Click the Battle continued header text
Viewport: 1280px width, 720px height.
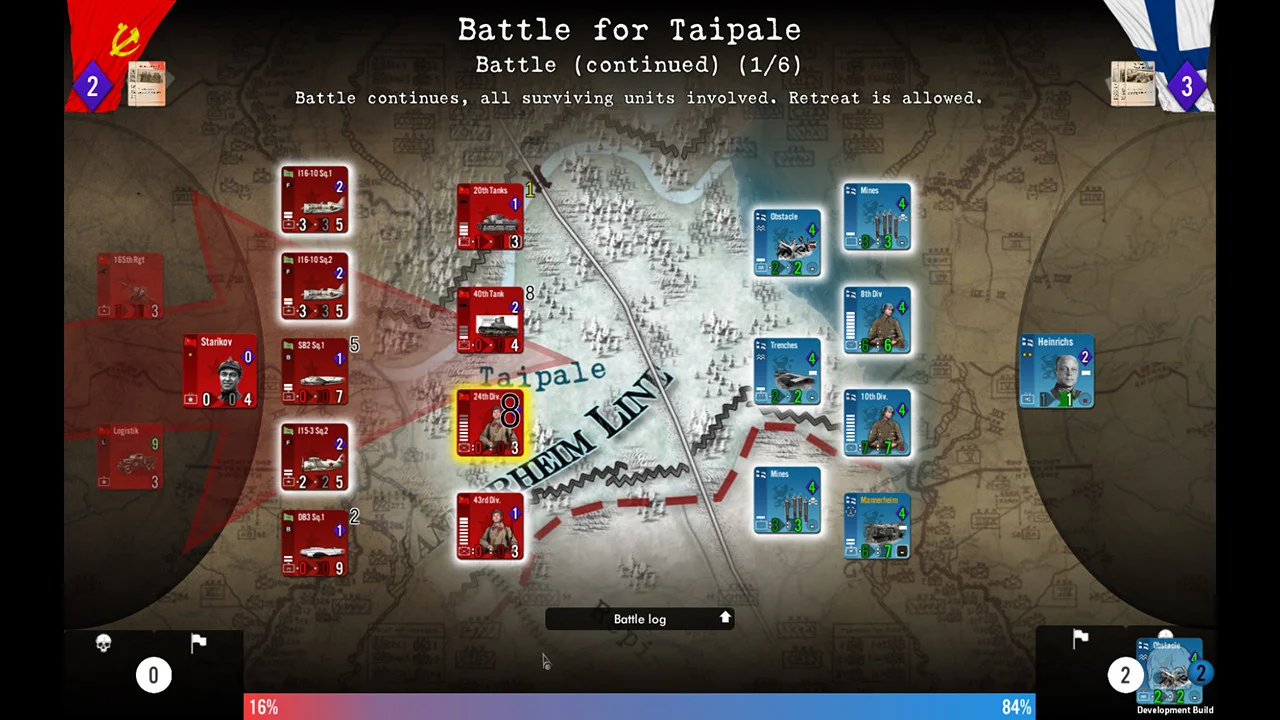639,64
